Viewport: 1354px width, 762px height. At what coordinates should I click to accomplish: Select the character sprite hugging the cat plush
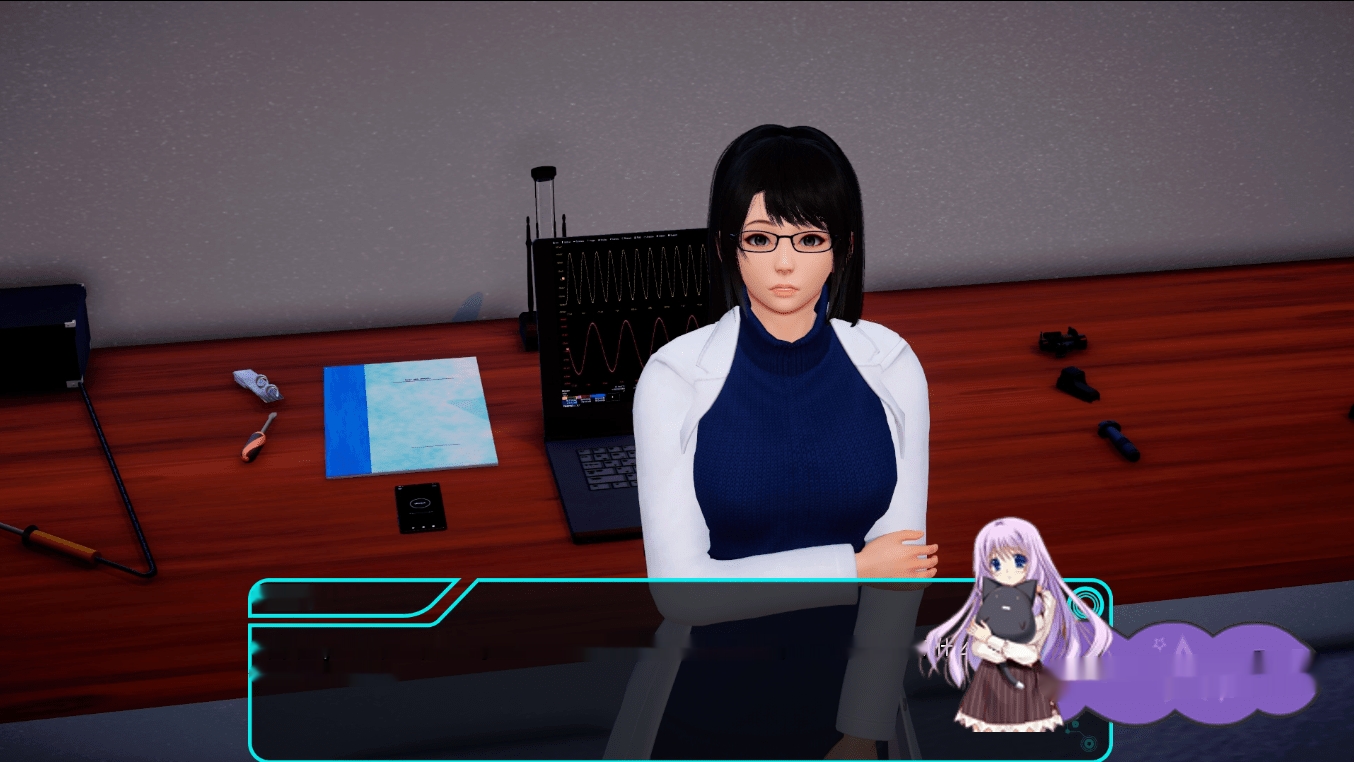[x=1010, y=620]
